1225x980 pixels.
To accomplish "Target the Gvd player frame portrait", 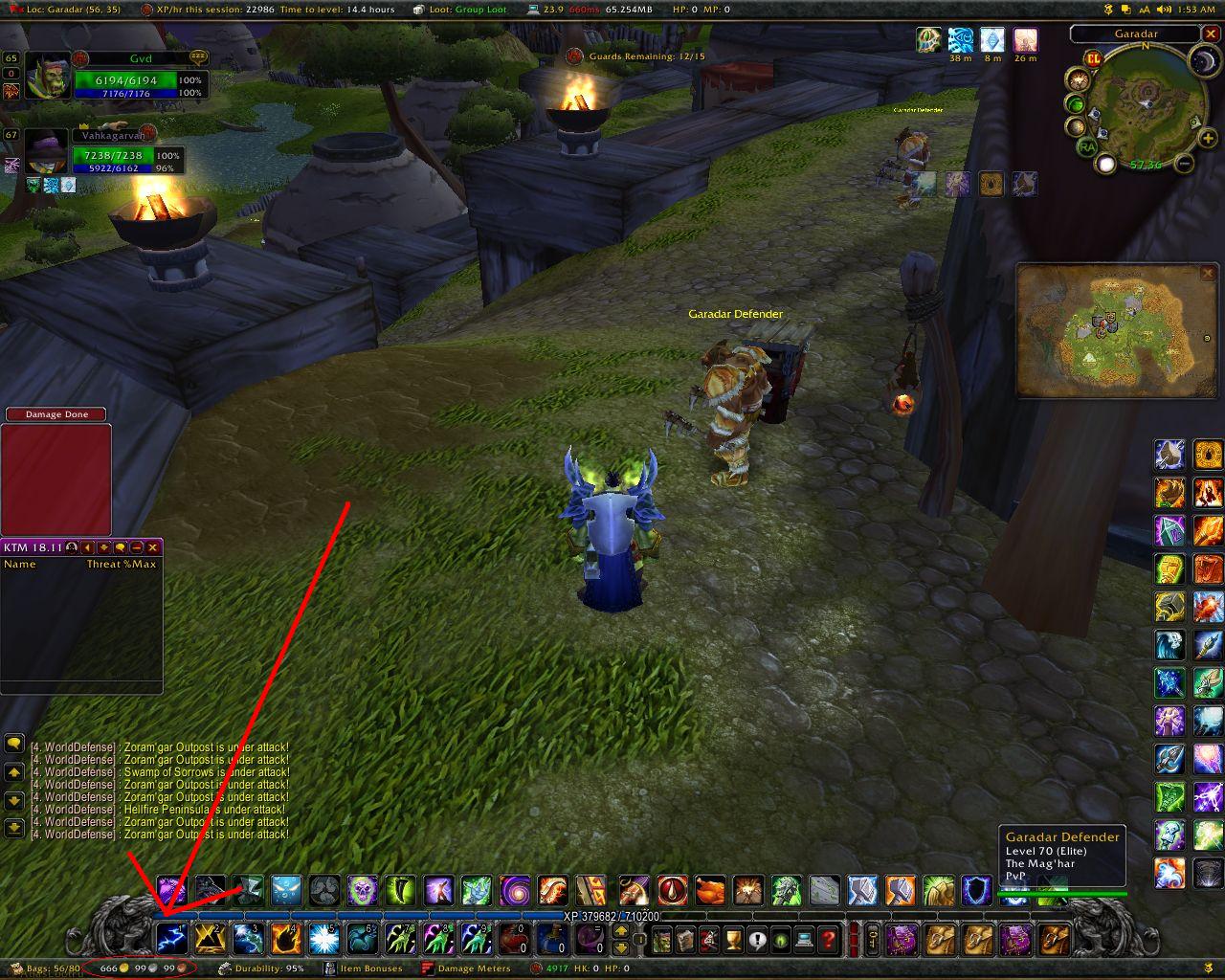I will pyautogui.click(x=47, y=77).
